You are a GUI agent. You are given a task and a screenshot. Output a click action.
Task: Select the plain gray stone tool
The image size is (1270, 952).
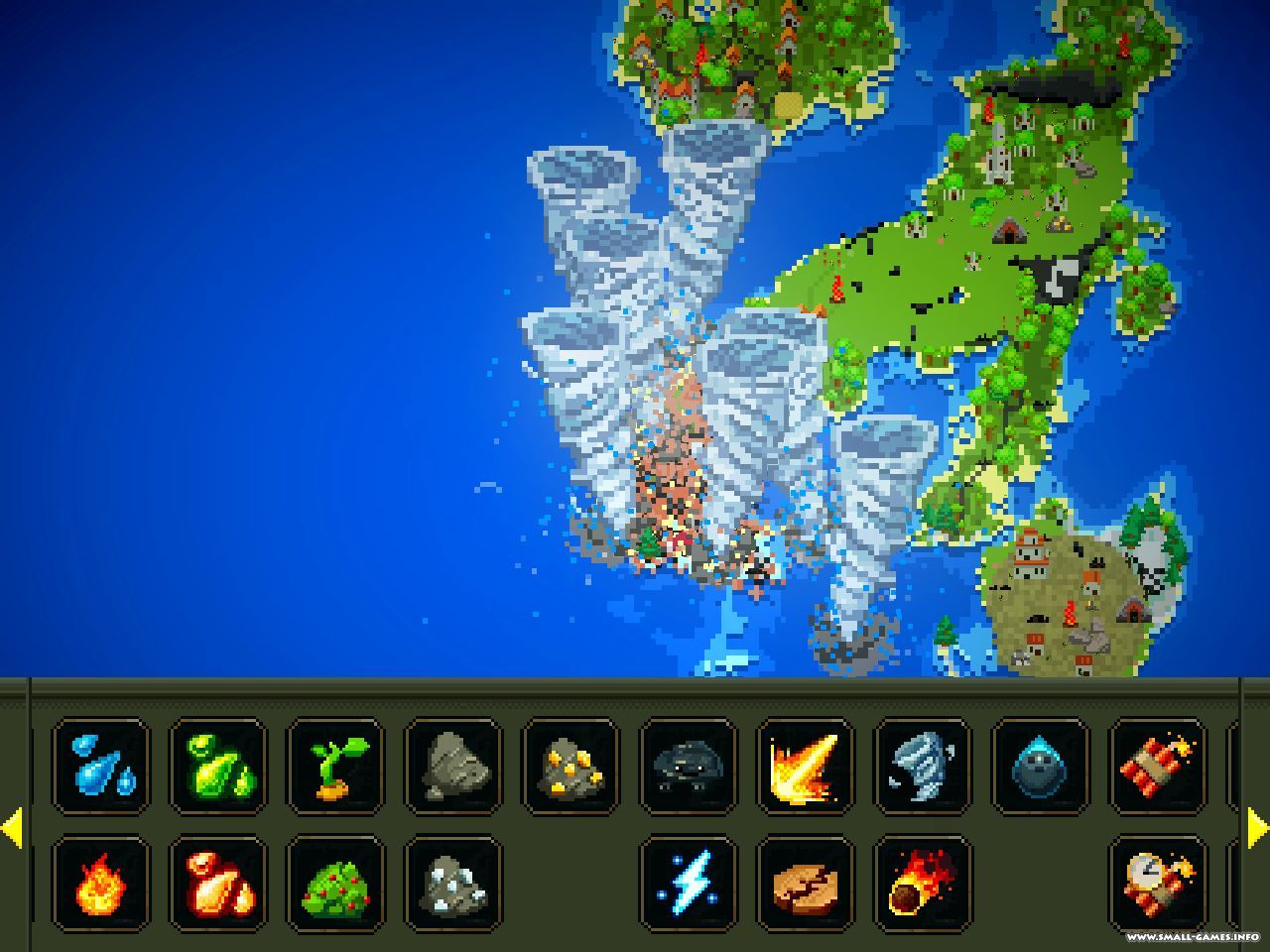[452, 768]
